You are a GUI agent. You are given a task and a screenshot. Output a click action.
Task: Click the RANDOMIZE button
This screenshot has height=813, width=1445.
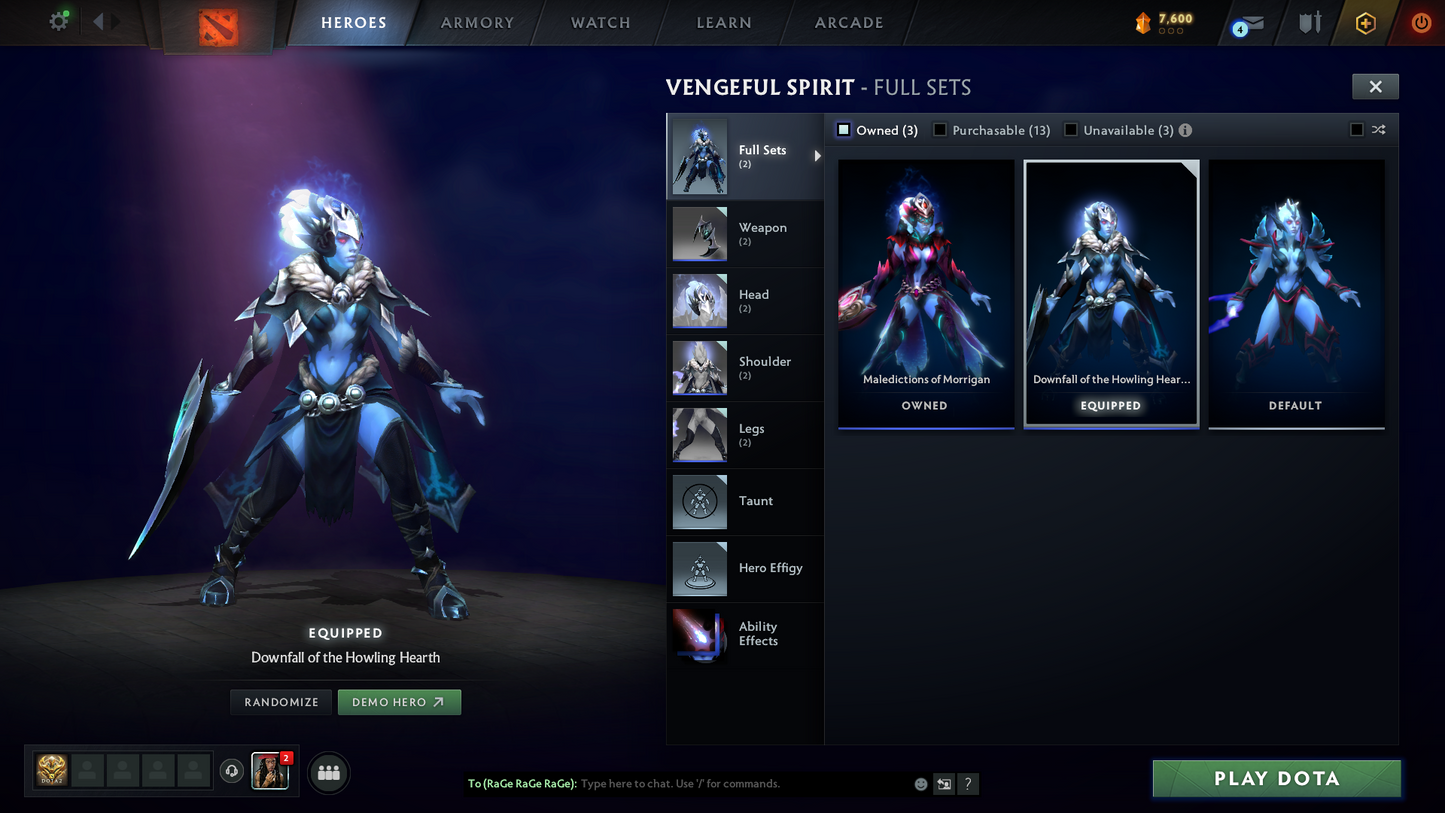281,702
